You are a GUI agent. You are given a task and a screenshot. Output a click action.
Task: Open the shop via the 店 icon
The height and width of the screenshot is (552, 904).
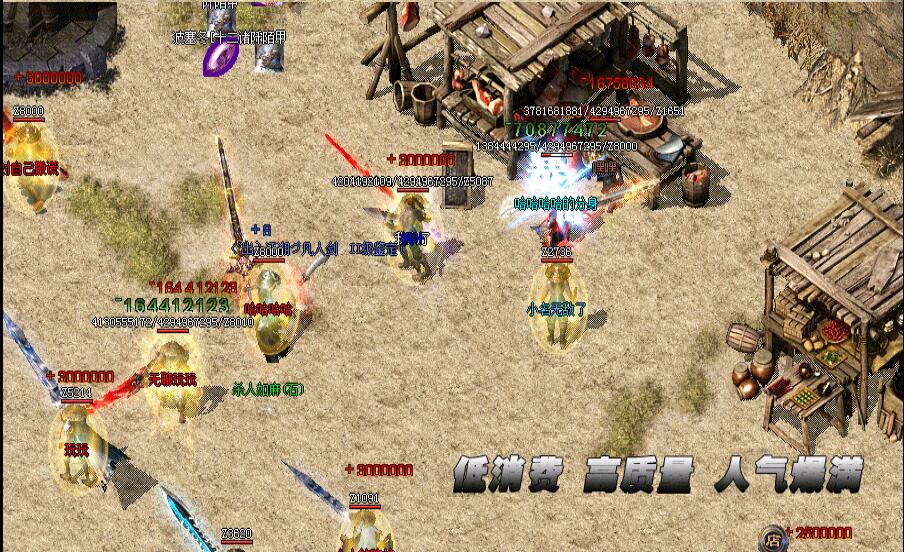(x=771, y=539)
